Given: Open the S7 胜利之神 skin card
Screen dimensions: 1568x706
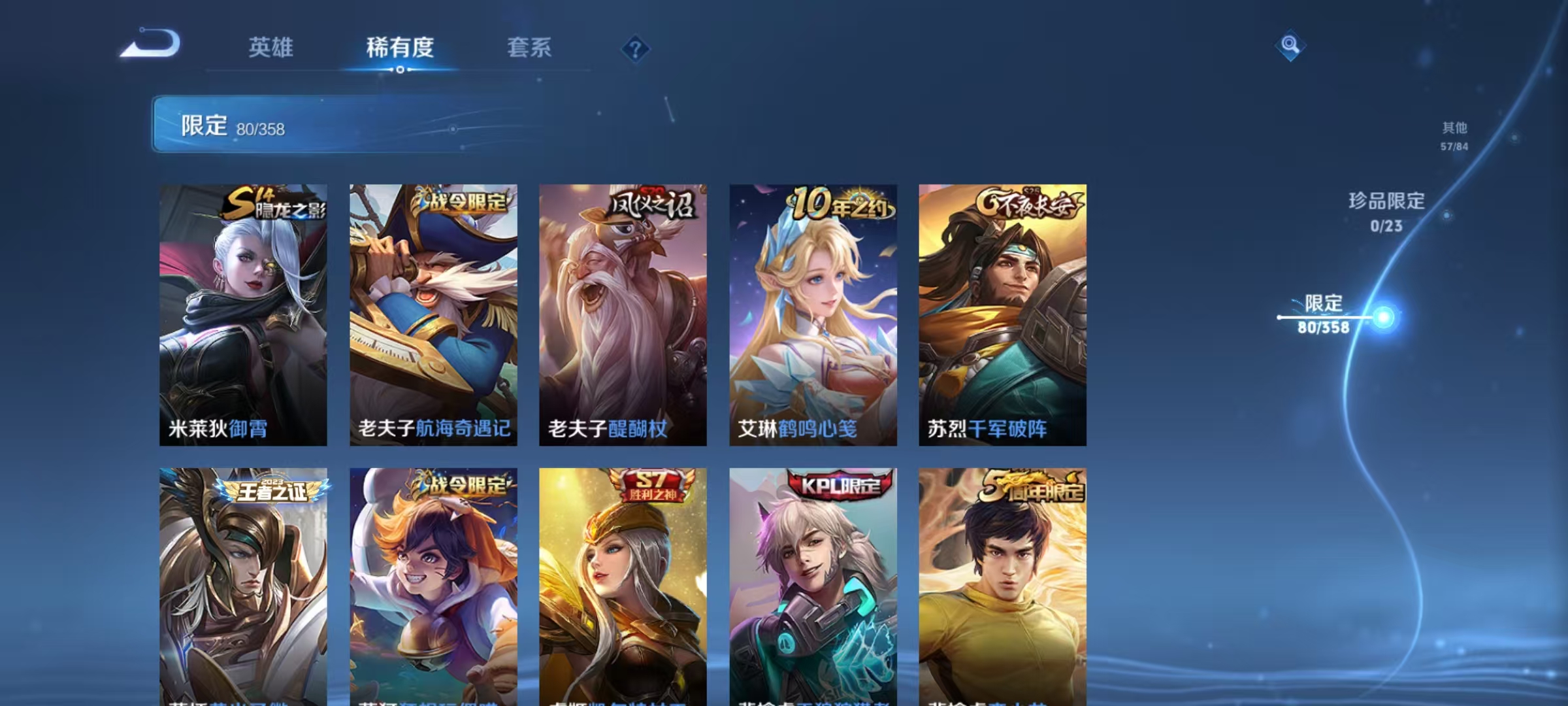Looking at the screenshot, I should coord(623,588).
